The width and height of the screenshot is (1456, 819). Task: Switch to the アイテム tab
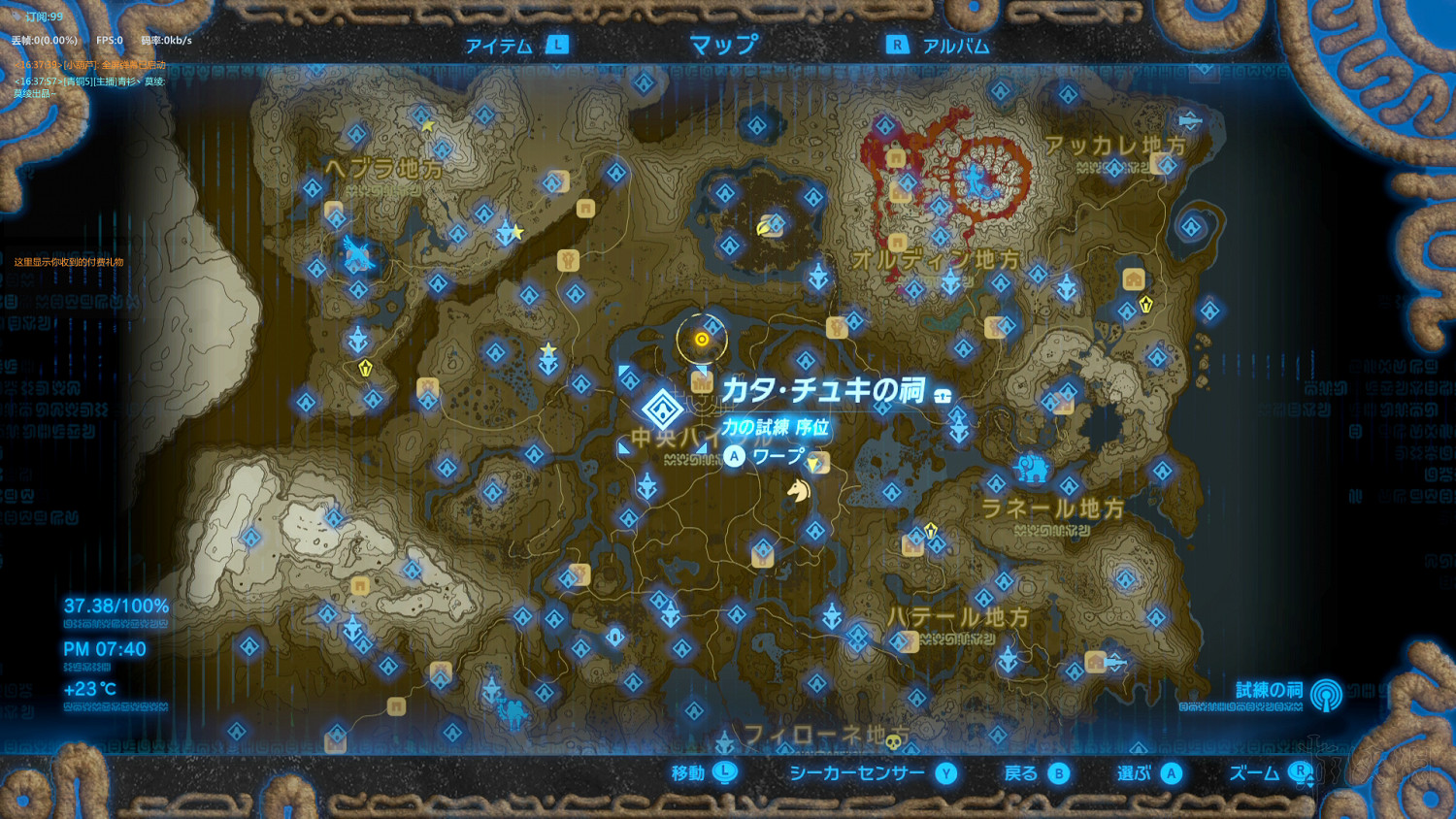500,44
